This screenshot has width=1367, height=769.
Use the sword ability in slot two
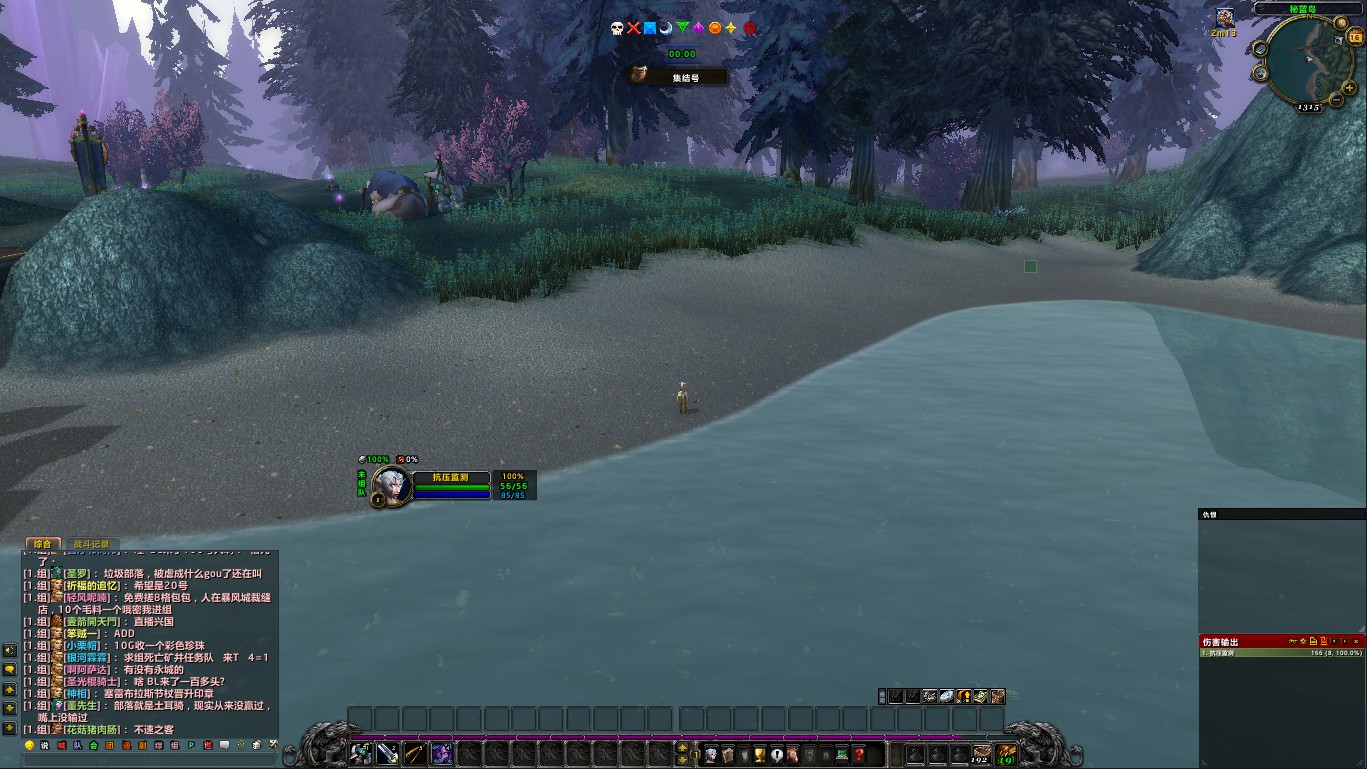tap(388, 753)
